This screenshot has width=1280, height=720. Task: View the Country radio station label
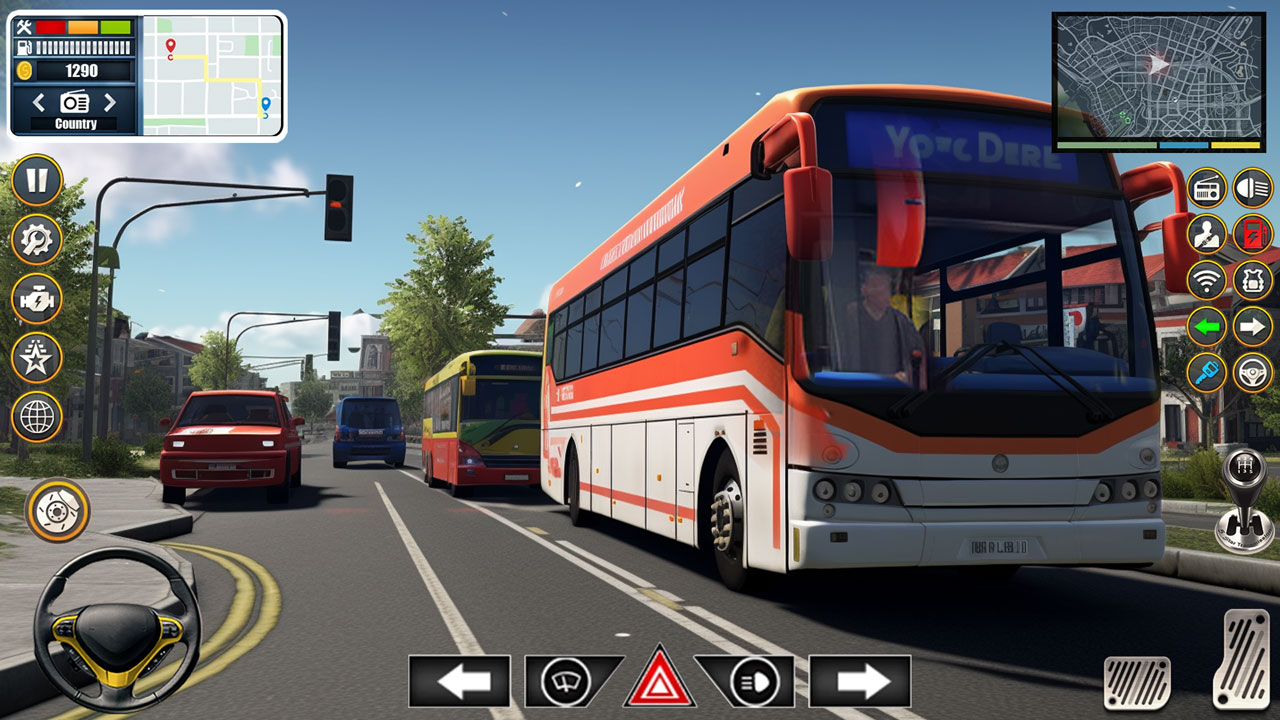pos(75,123)
